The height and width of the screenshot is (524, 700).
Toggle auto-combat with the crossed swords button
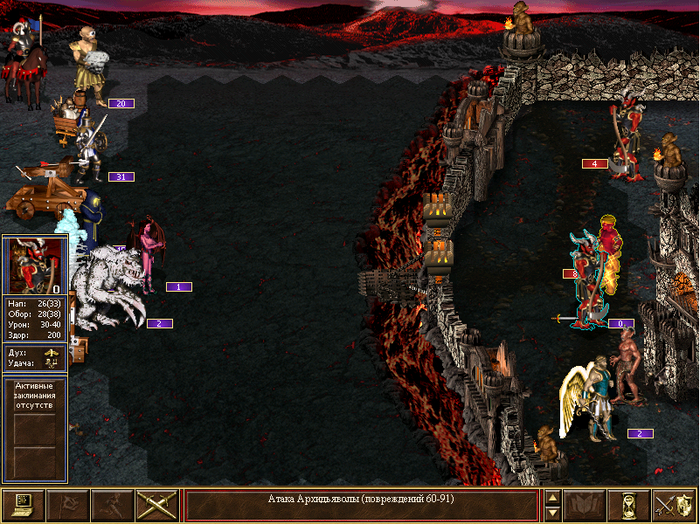pyautogui.click(x=157, y=505)
